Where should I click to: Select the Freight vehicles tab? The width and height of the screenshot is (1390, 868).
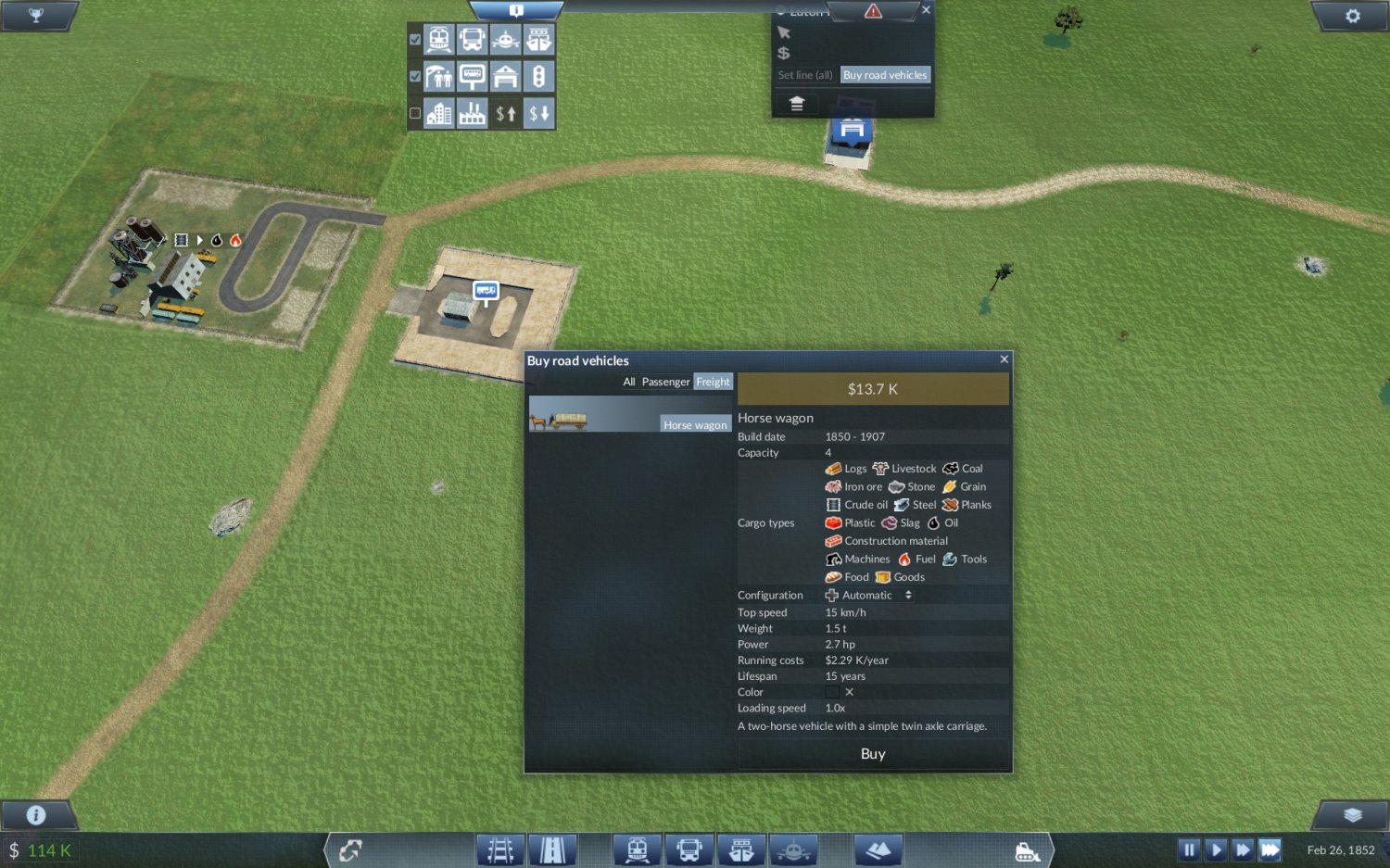(713, 382)
